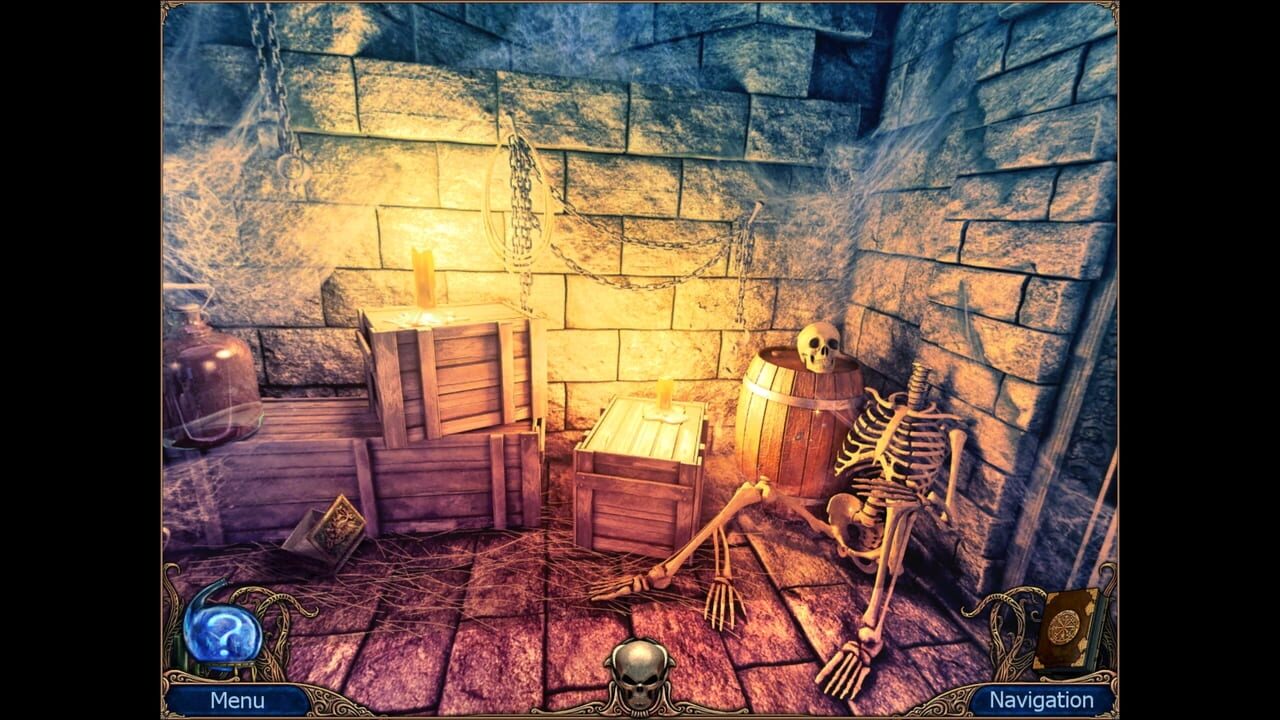This screenshot has height=720, width=1280.
Task: Click the tall candle on the stacked crates
Action: tap(427, 280)
